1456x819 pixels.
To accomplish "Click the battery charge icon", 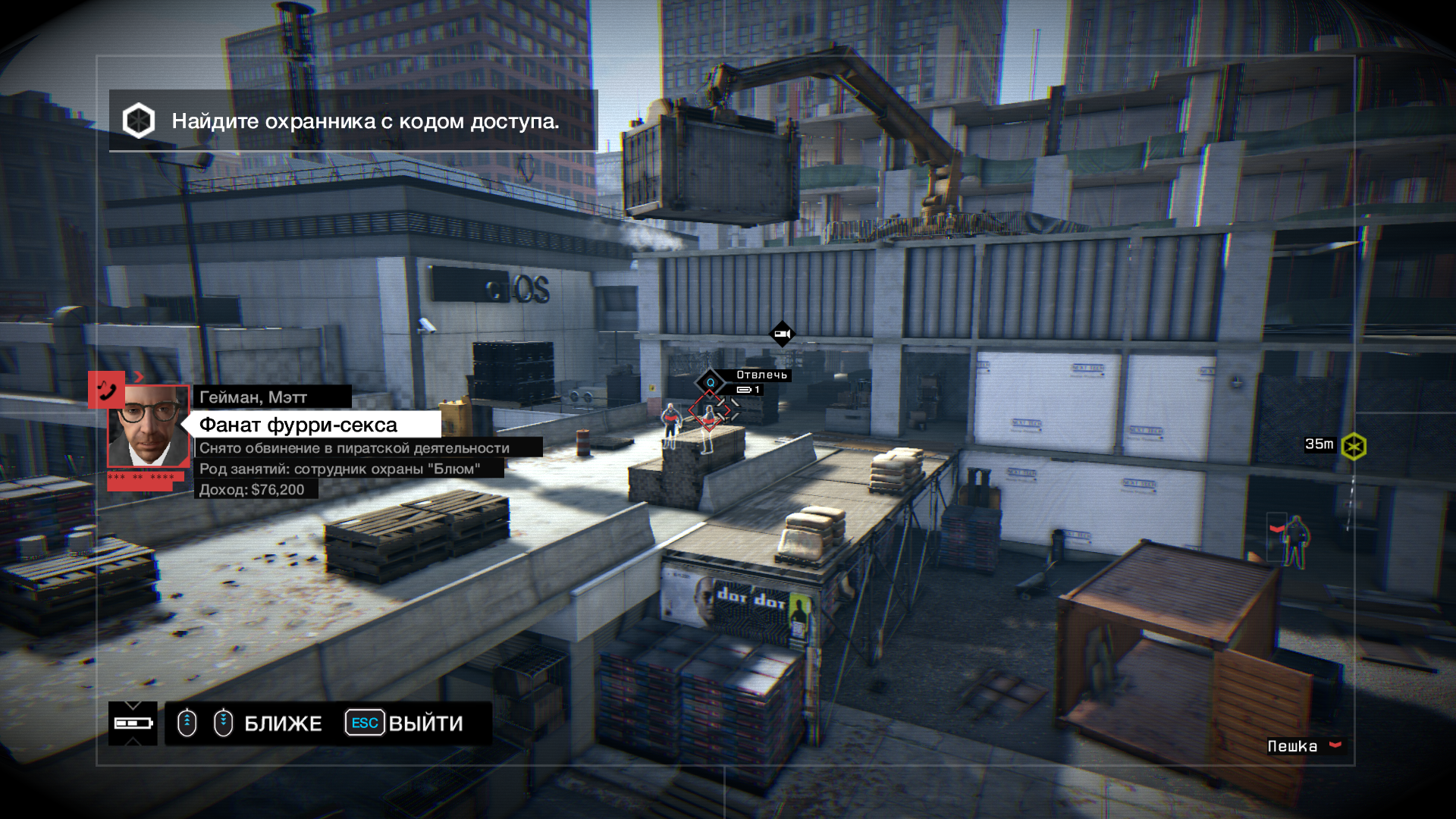I will 133,723.
